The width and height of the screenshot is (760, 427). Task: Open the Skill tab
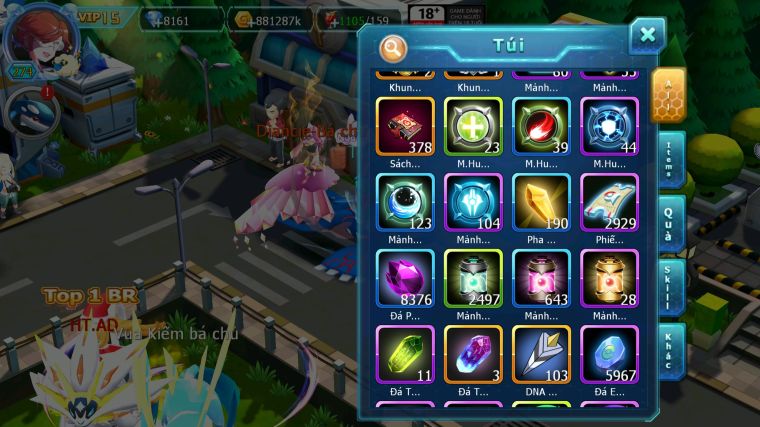click(x=669, y=288)
